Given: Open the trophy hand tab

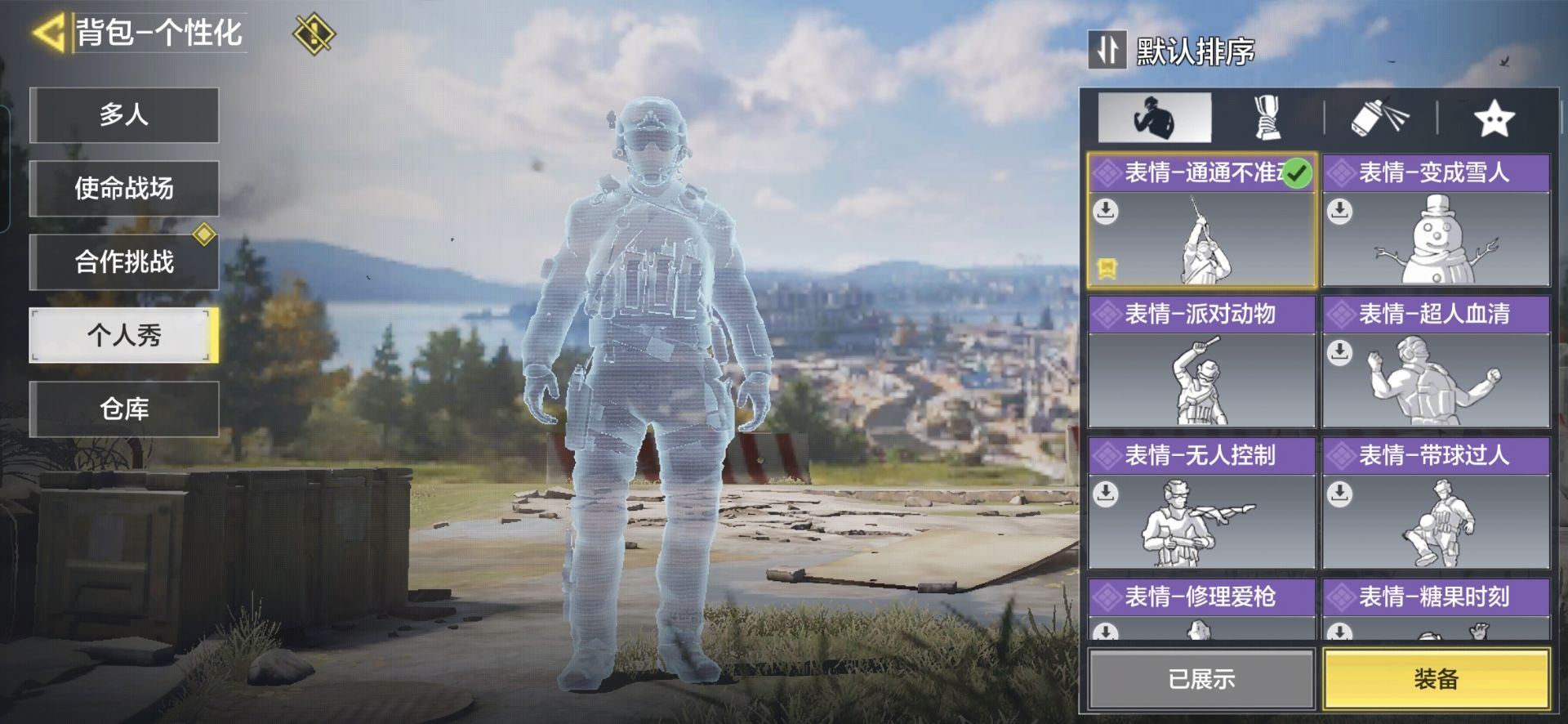Looking at the screenshot, I should [1267, 118].
